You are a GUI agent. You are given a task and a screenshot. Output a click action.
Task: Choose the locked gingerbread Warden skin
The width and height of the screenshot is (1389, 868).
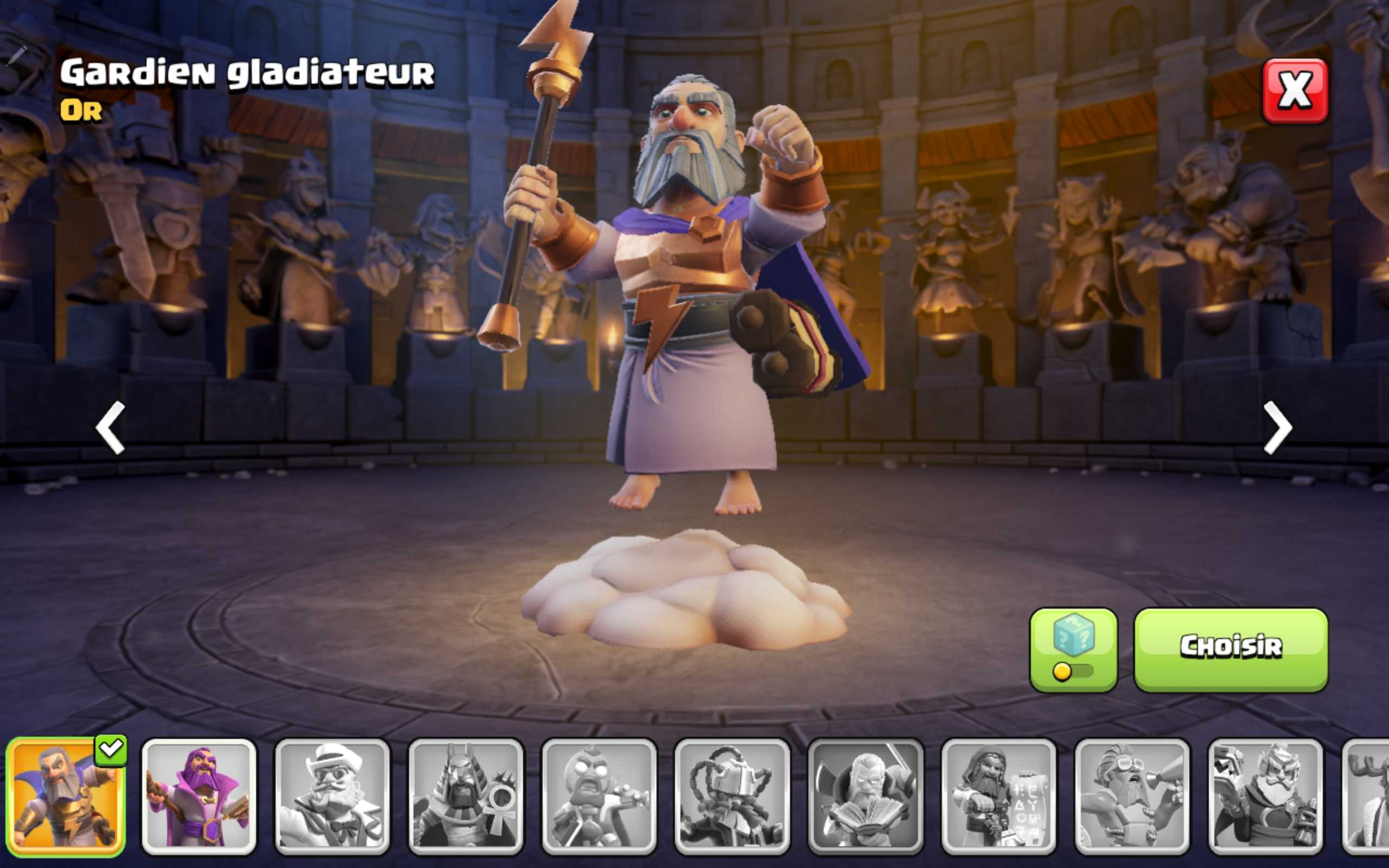[x=598, y=796]
